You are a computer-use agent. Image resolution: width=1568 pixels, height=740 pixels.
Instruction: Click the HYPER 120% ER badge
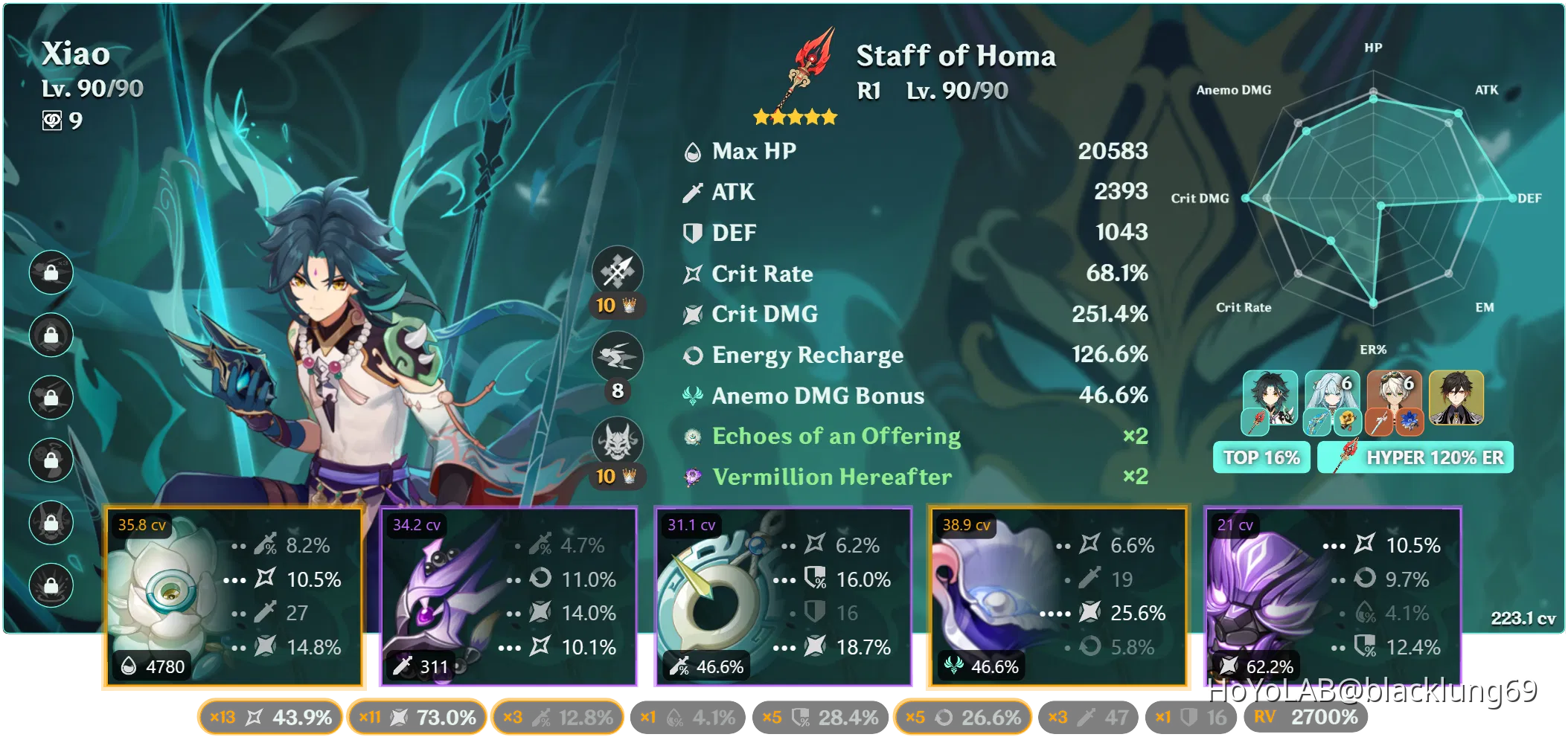click(x=1415, y=457)
